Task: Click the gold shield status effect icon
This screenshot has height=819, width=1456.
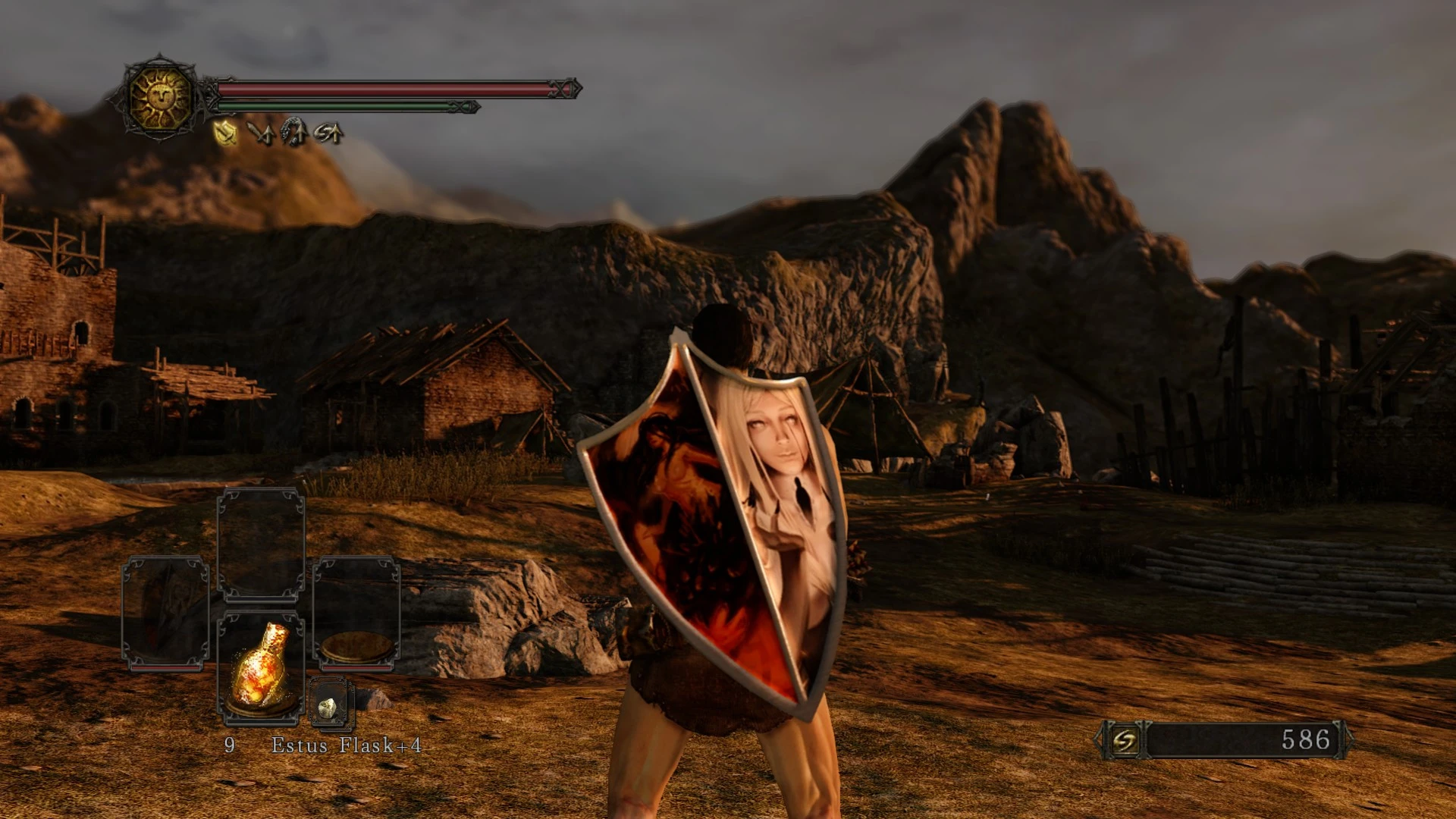Action: pyautogui.click(x=224, y=133)
